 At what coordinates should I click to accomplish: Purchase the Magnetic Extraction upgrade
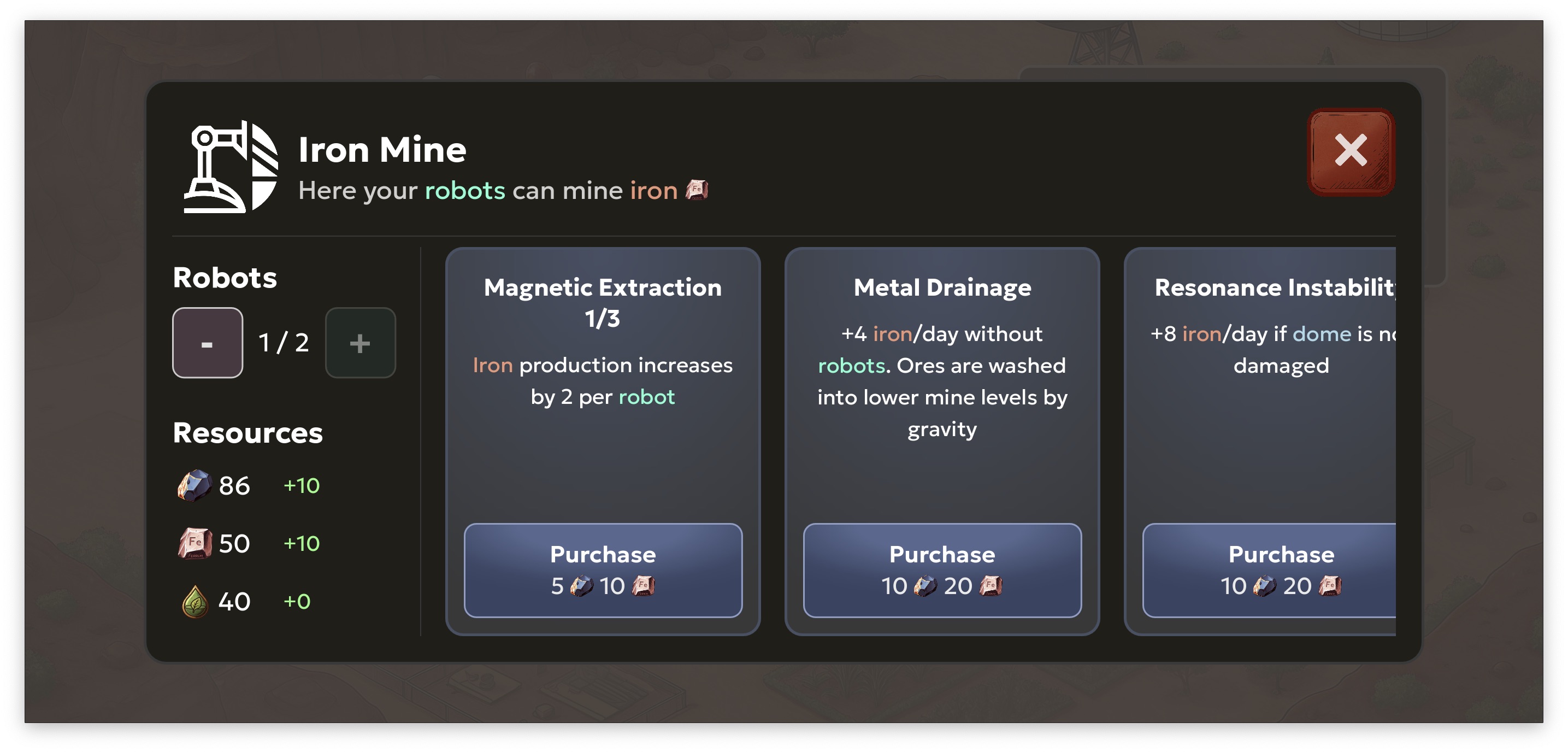coord(602,569)
